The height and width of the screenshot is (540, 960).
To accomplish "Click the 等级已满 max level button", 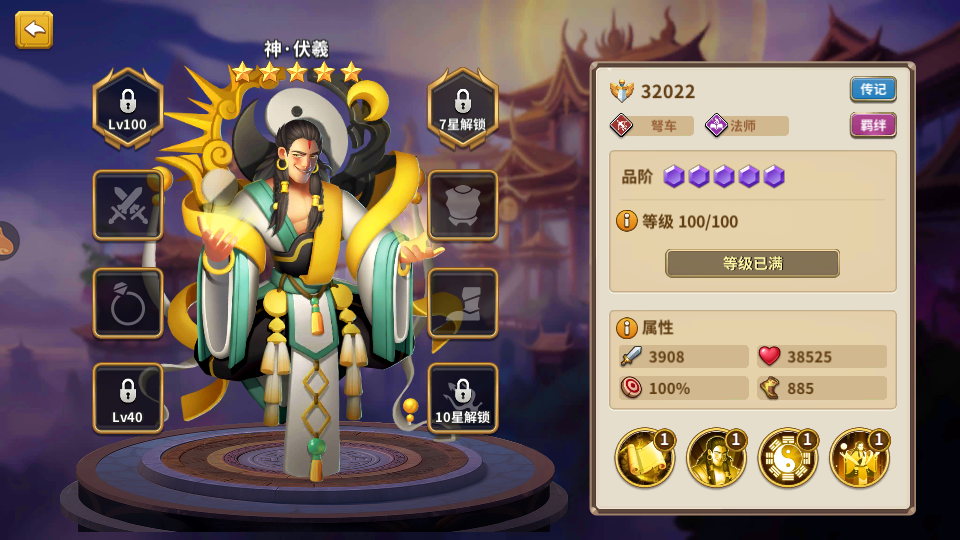I will pos(752,263).
